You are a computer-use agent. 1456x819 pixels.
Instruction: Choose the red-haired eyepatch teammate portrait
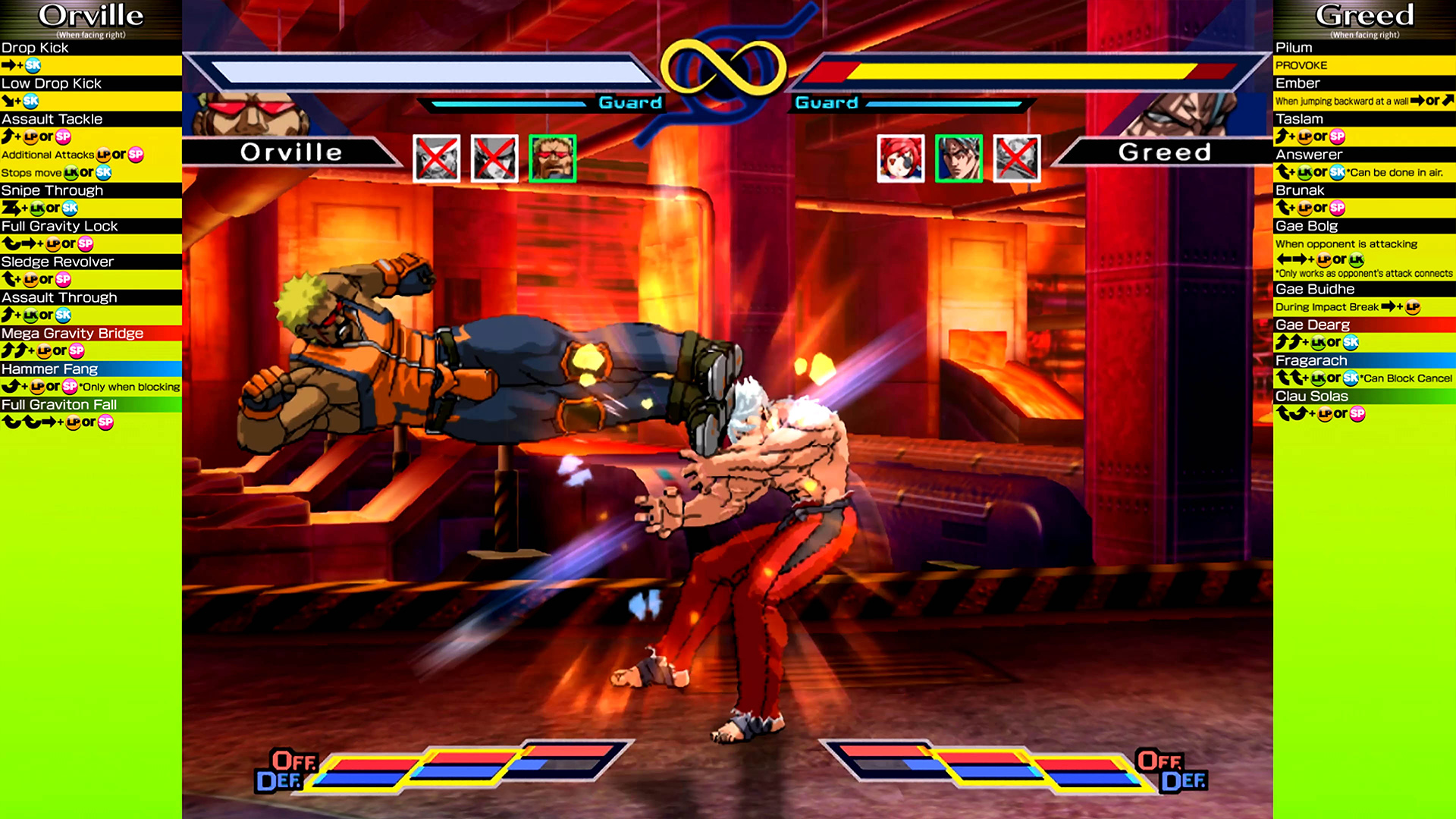pyautogui.click(x=900, y=158)
